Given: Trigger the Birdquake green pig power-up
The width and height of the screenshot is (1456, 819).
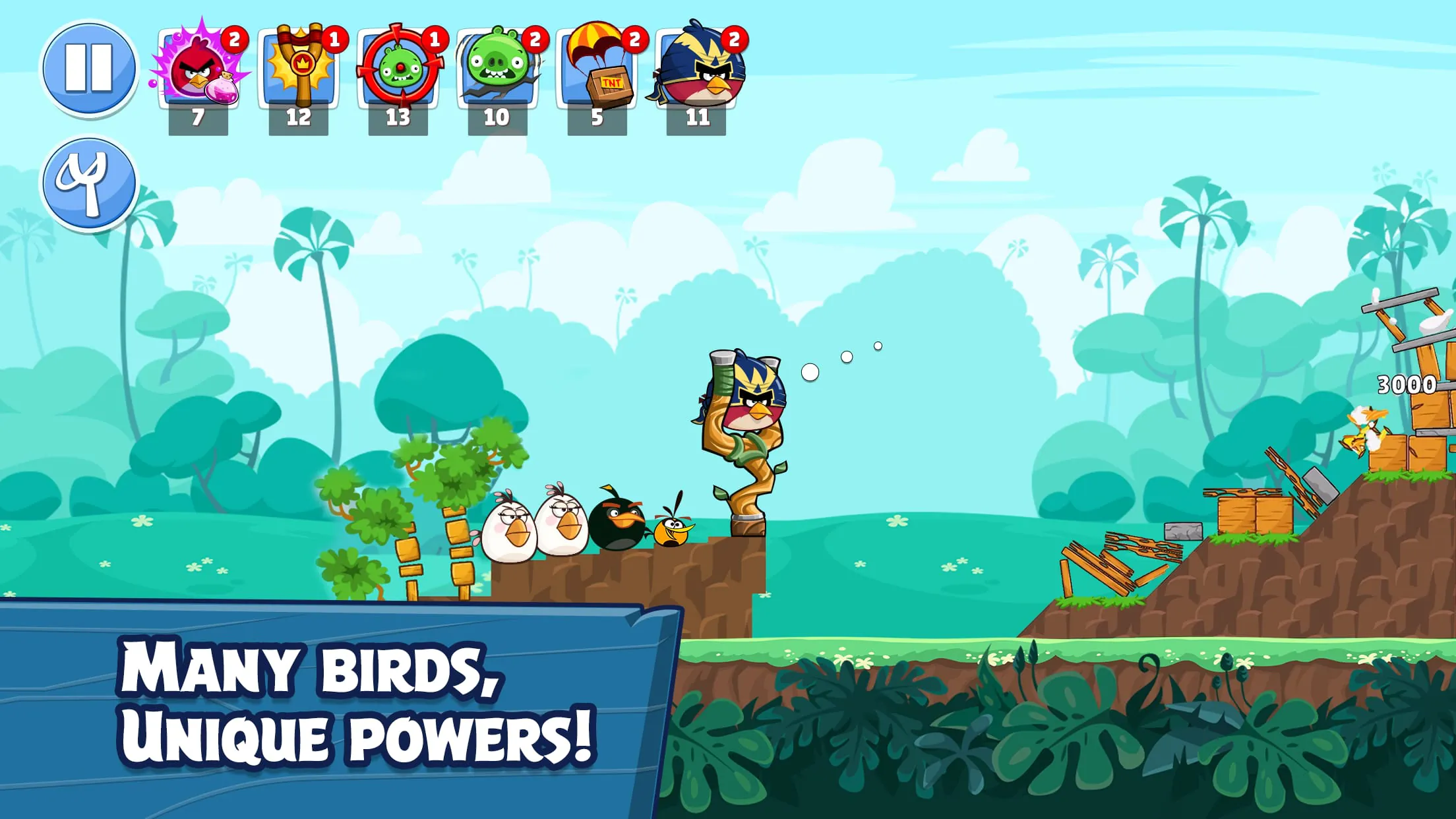Looking at the screenshot, I should click(x=497, y=68).
